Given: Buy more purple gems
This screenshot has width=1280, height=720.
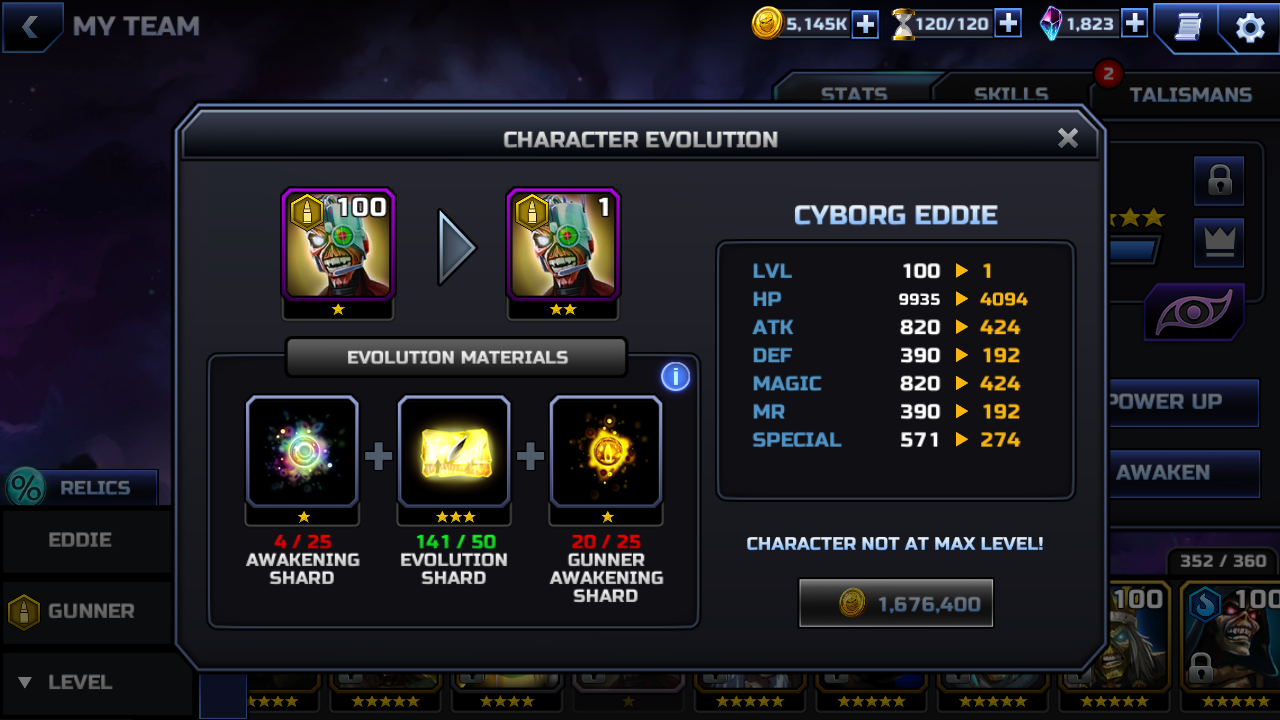Looking at the screenshot, I should coord(1134,24).
